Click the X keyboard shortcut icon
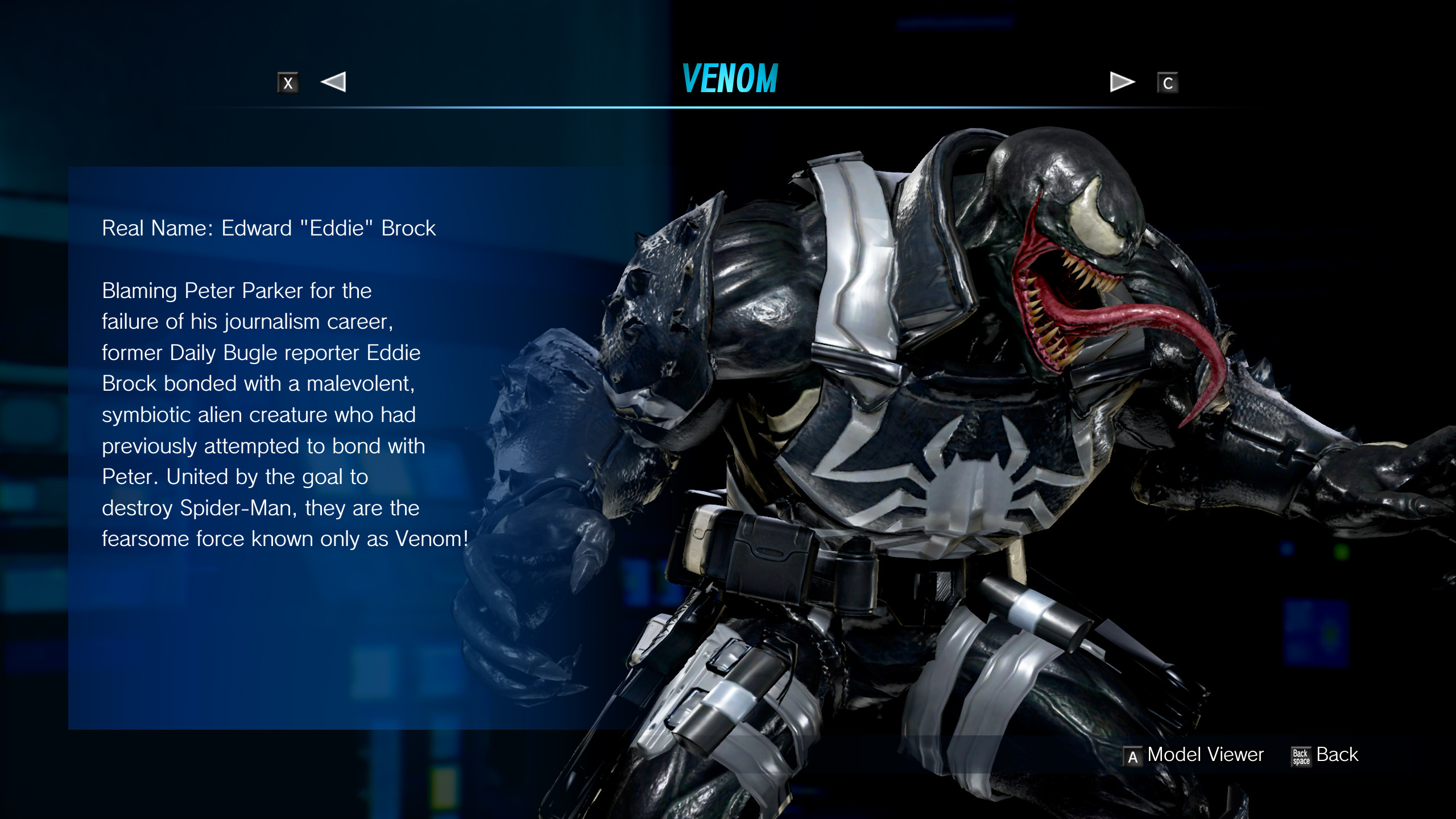 click(x=288, y=83)
